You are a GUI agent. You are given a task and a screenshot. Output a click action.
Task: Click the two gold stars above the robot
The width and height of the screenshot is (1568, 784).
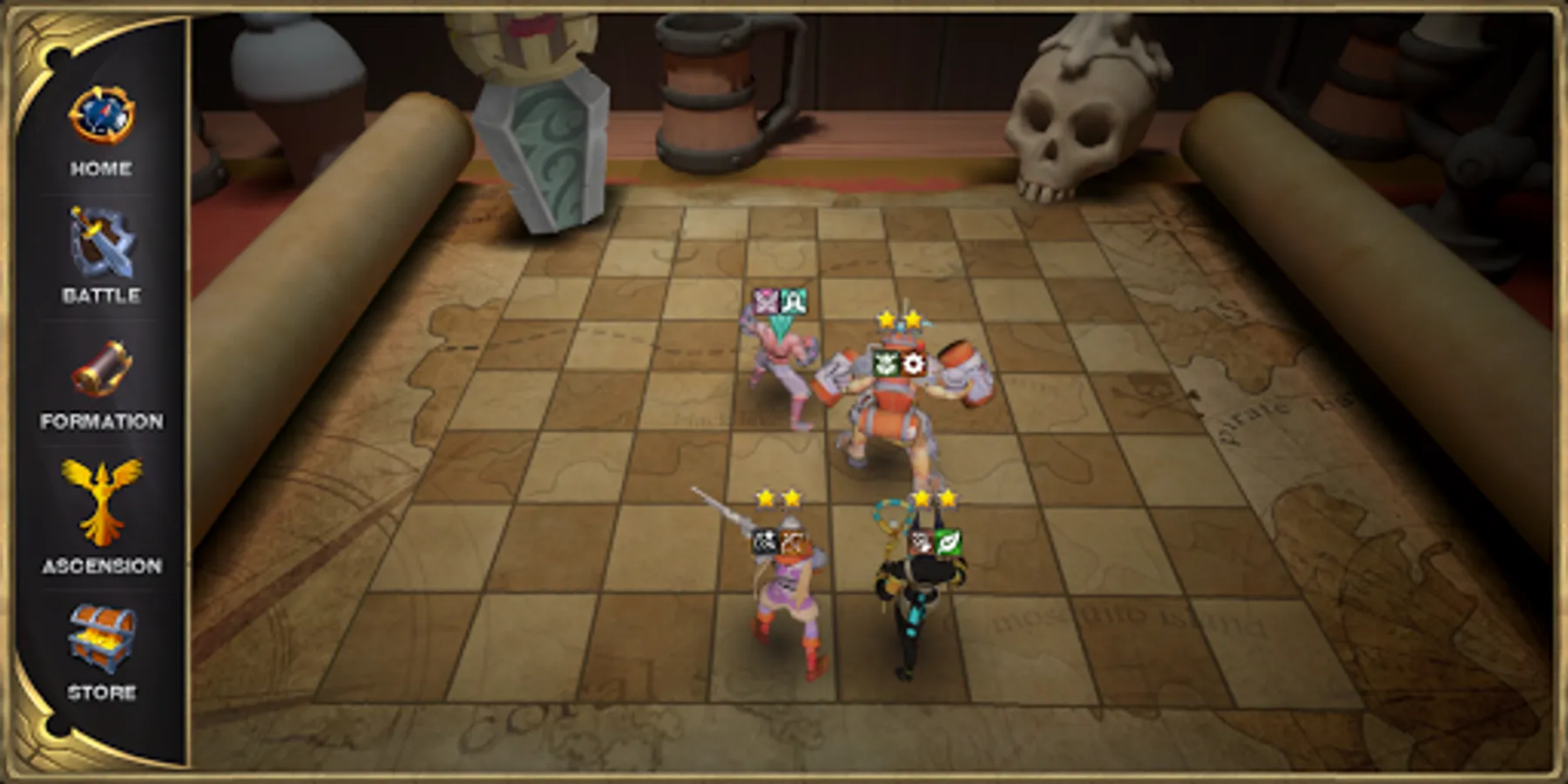click(x=898, y=320)
